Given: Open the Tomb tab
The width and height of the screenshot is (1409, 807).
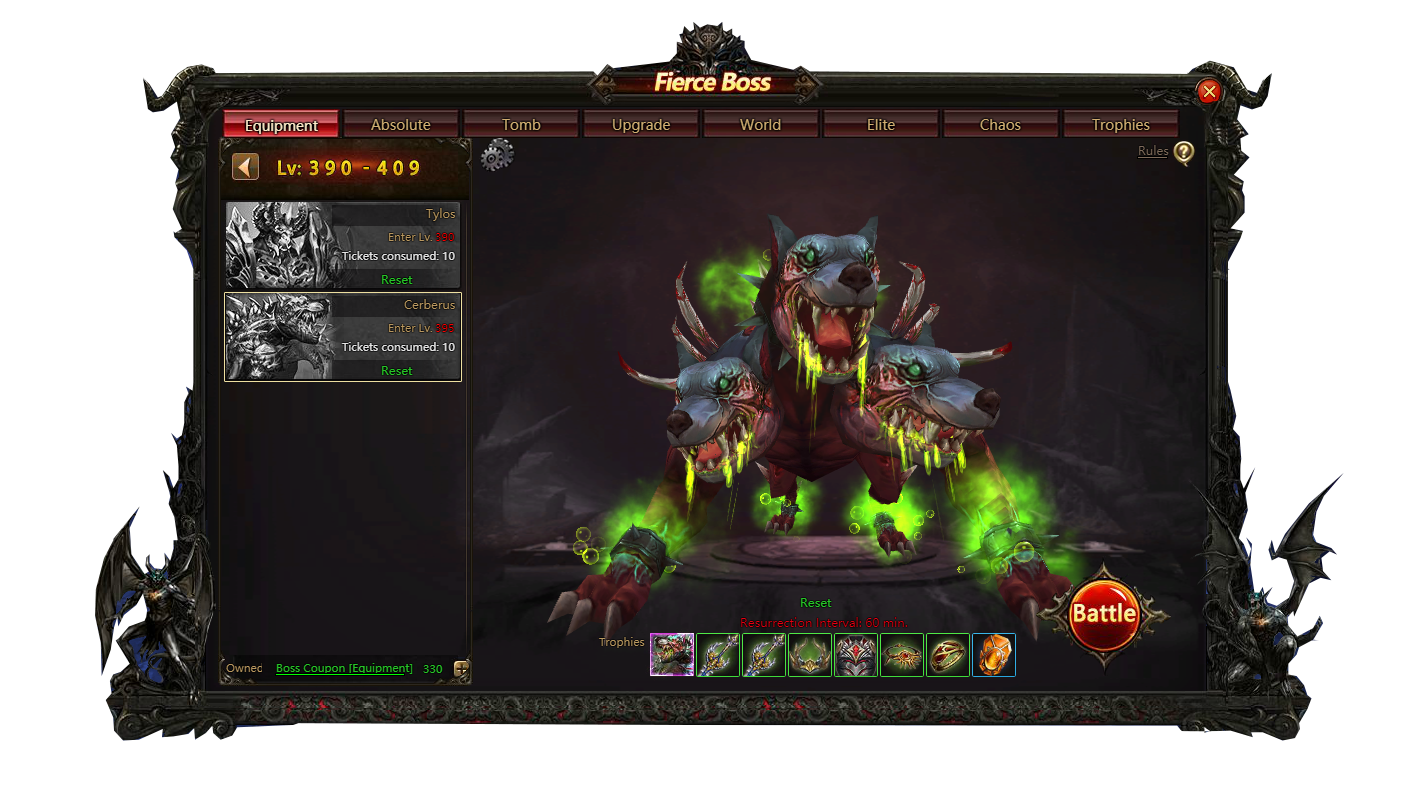Looking at the screenshot, I should pyautogui.click(x=521, y=125).
